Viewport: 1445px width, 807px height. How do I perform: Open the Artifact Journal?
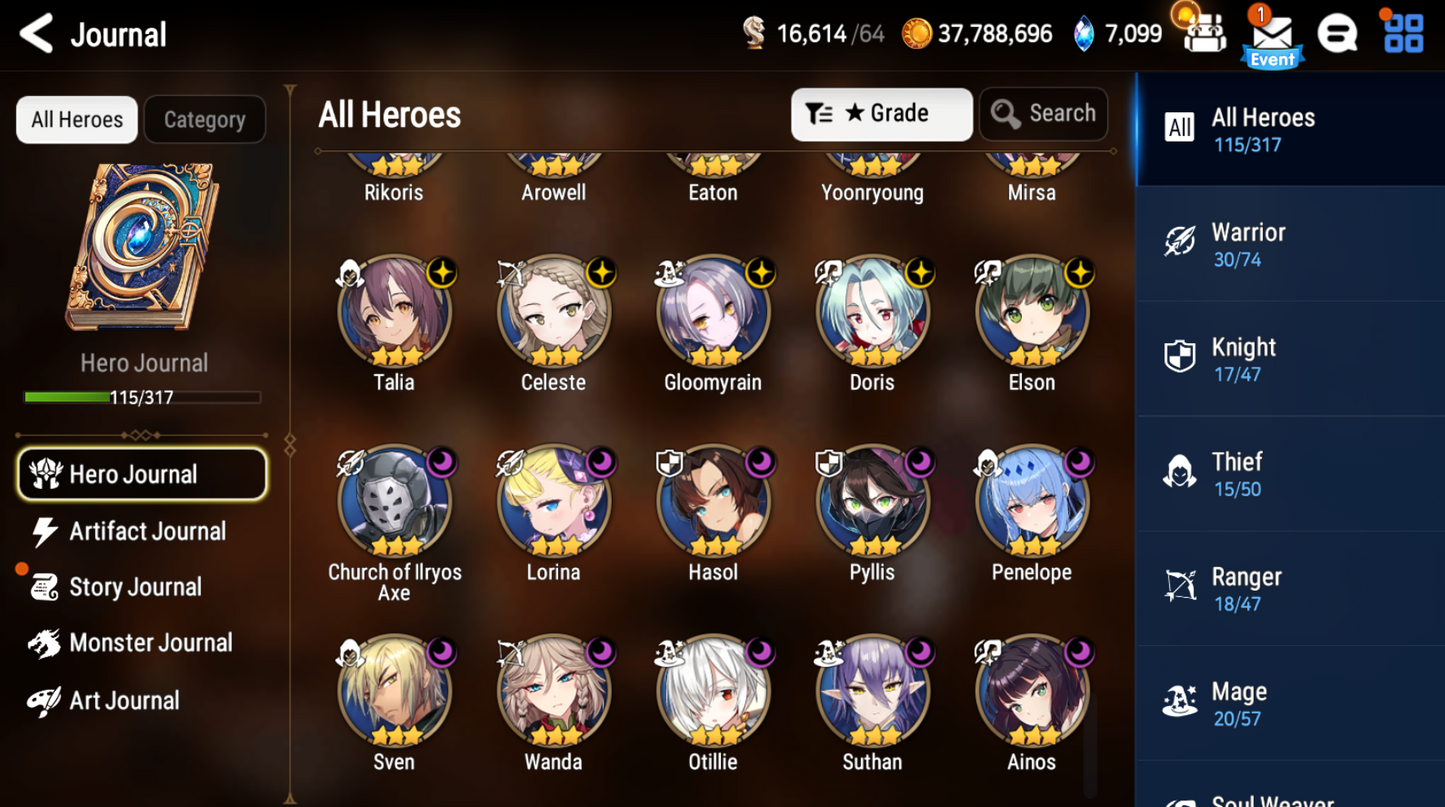[147, 531]
